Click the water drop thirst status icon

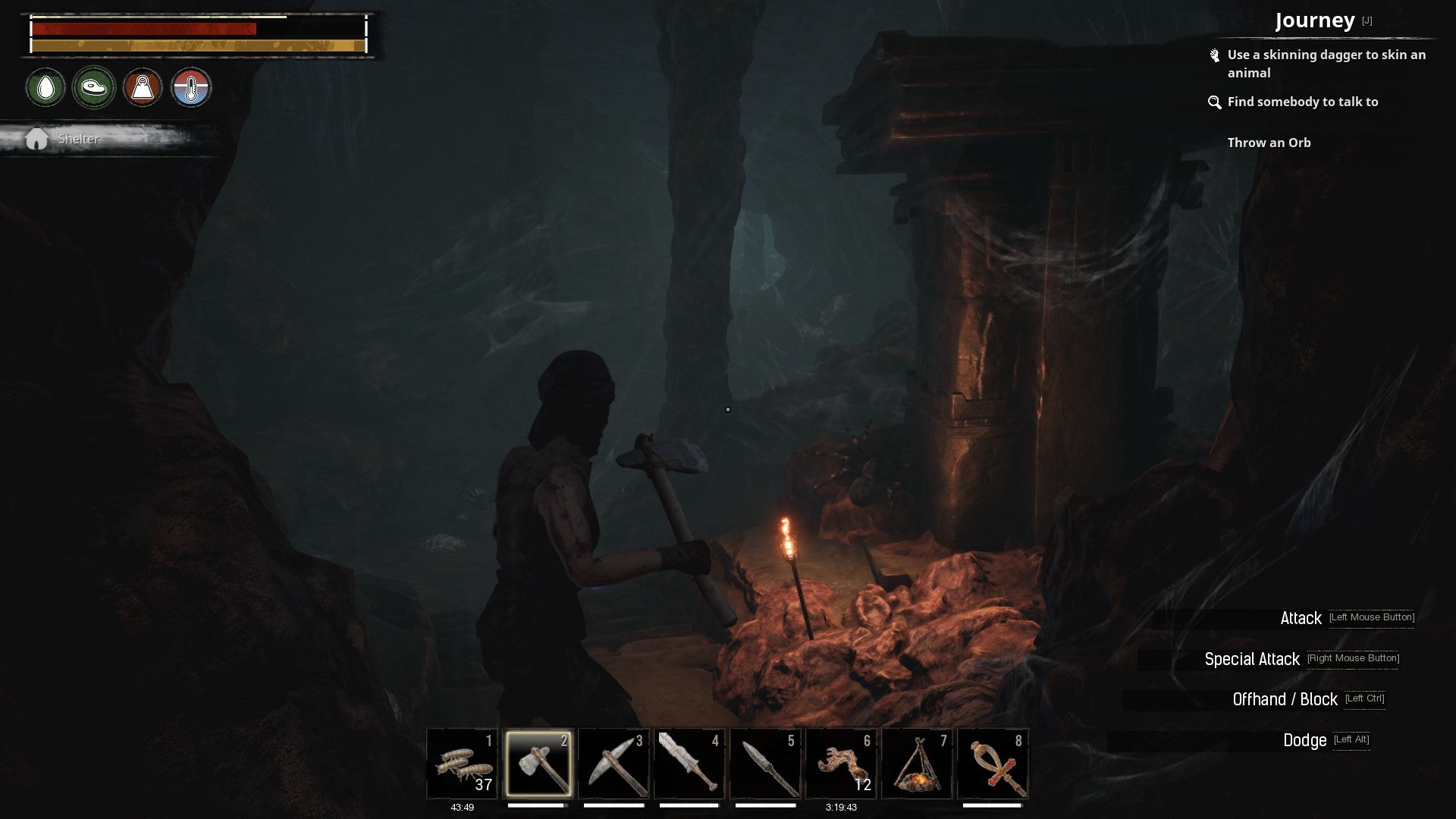45,87
